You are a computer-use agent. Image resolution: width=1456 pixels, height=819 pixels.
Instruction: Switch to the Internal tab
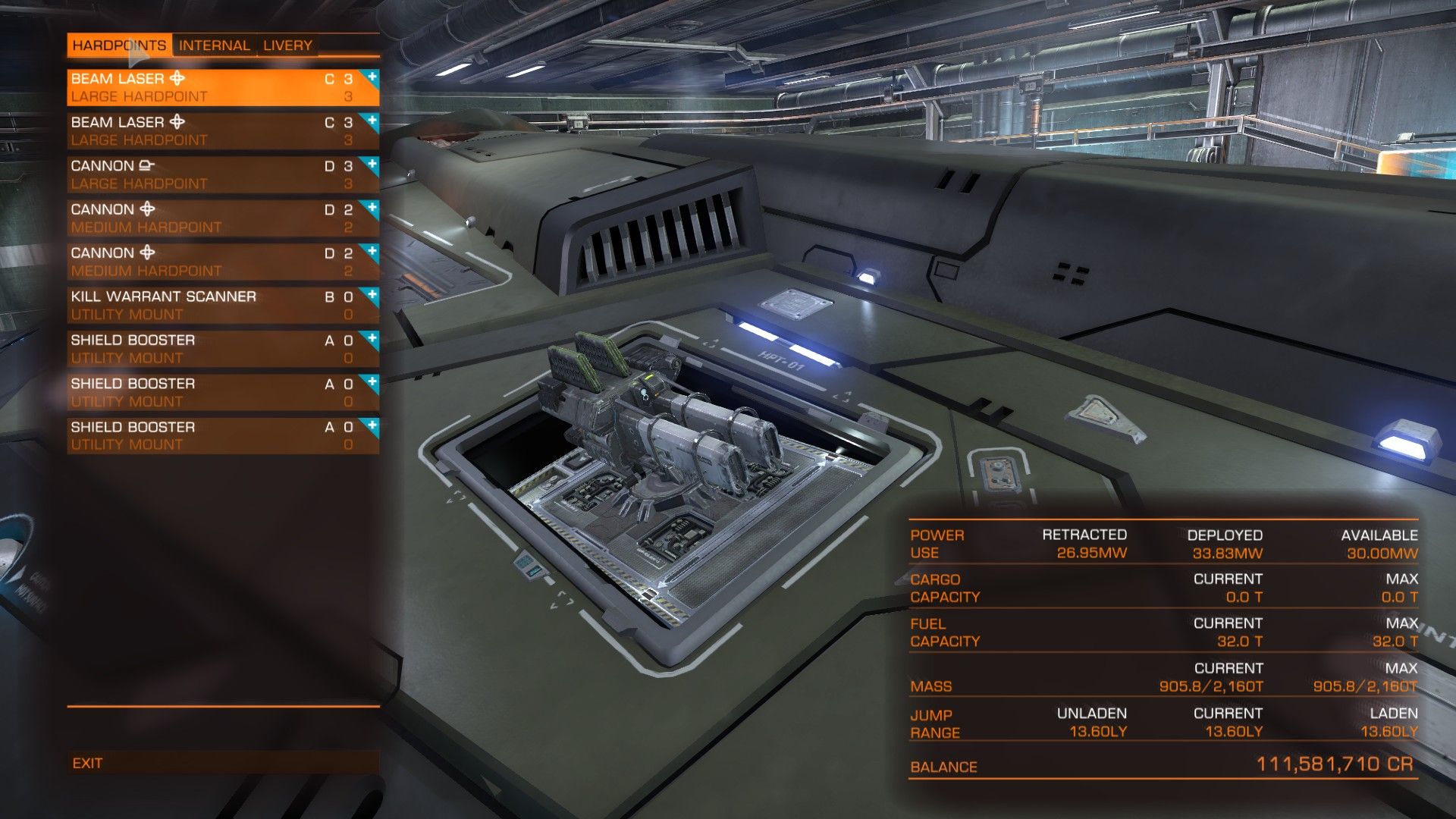click(x=214, y=45)
